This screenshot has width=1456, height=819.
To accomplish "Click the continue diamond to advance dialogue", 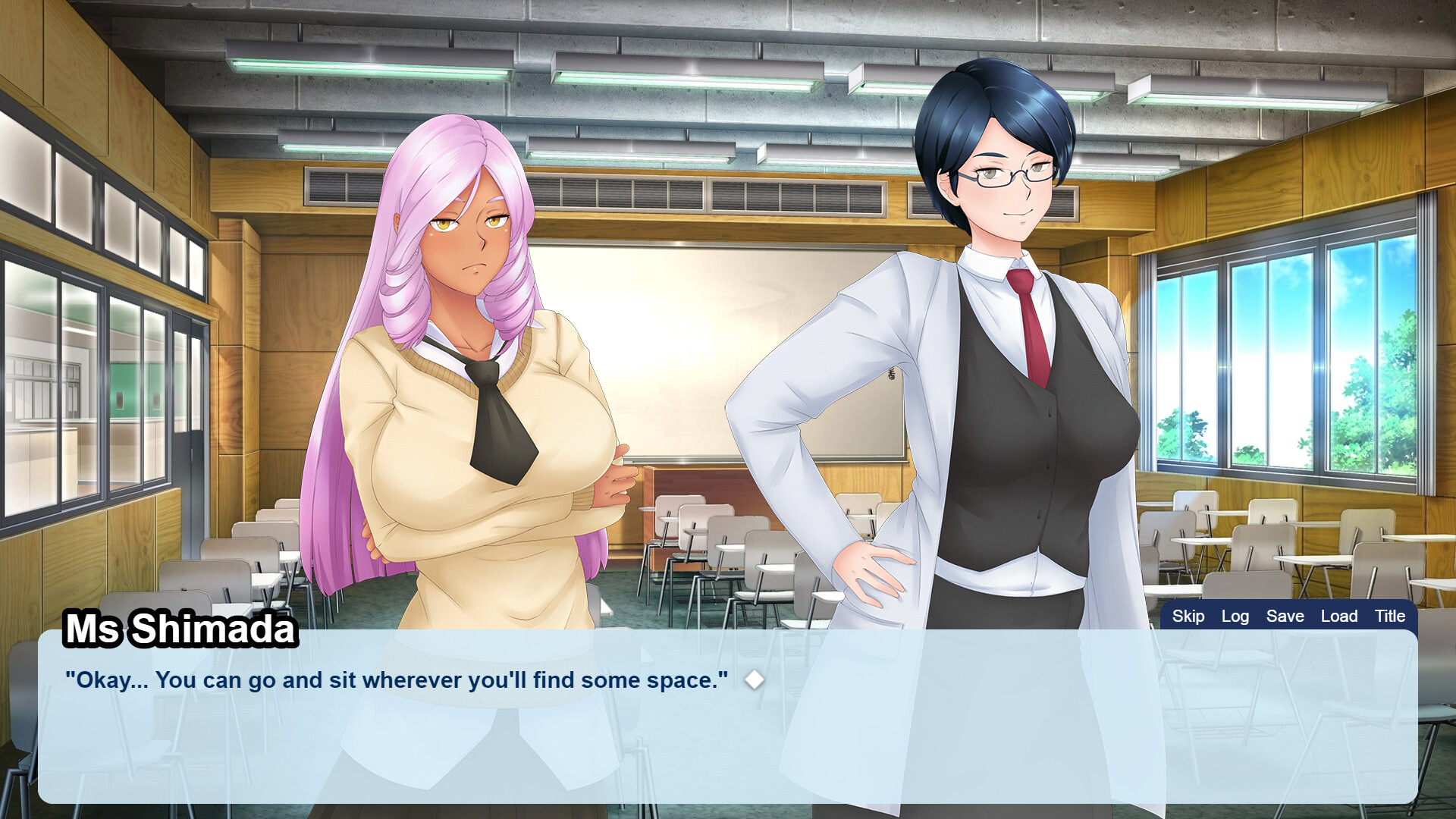I will (755, 680).
